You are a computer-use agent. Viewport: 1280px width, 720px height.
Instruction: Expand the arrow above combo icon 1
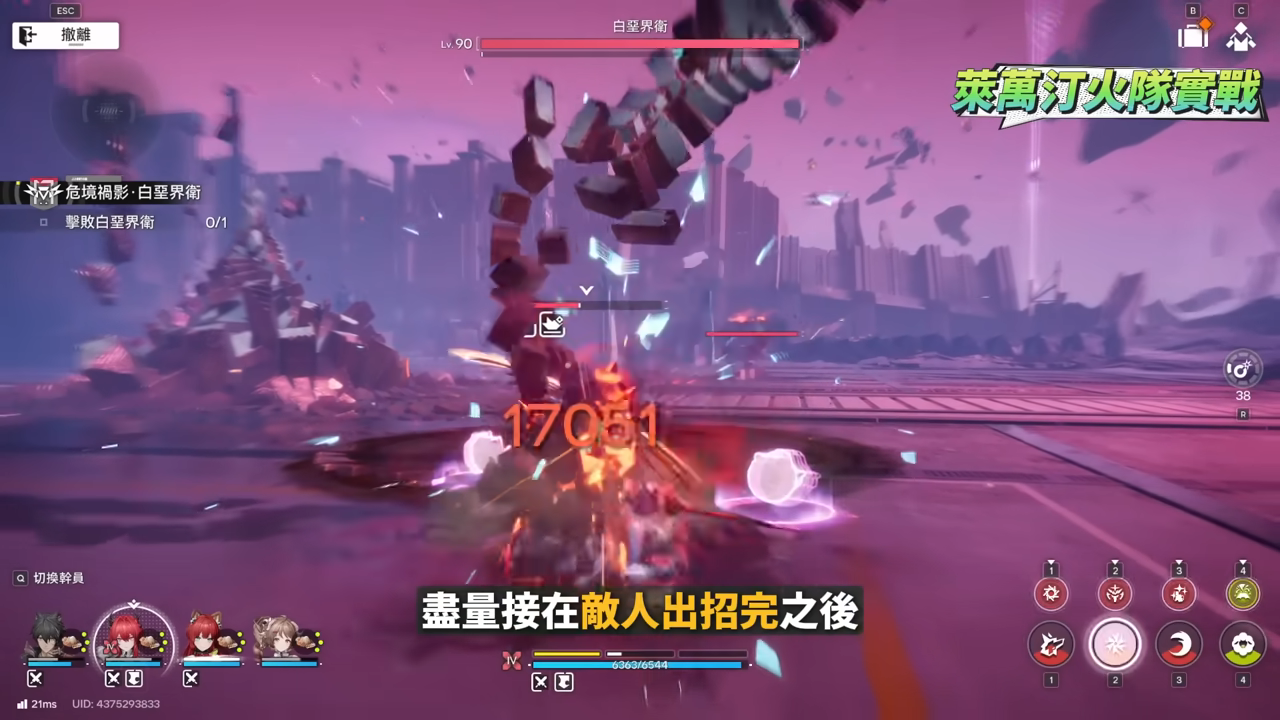point(1052,561)
